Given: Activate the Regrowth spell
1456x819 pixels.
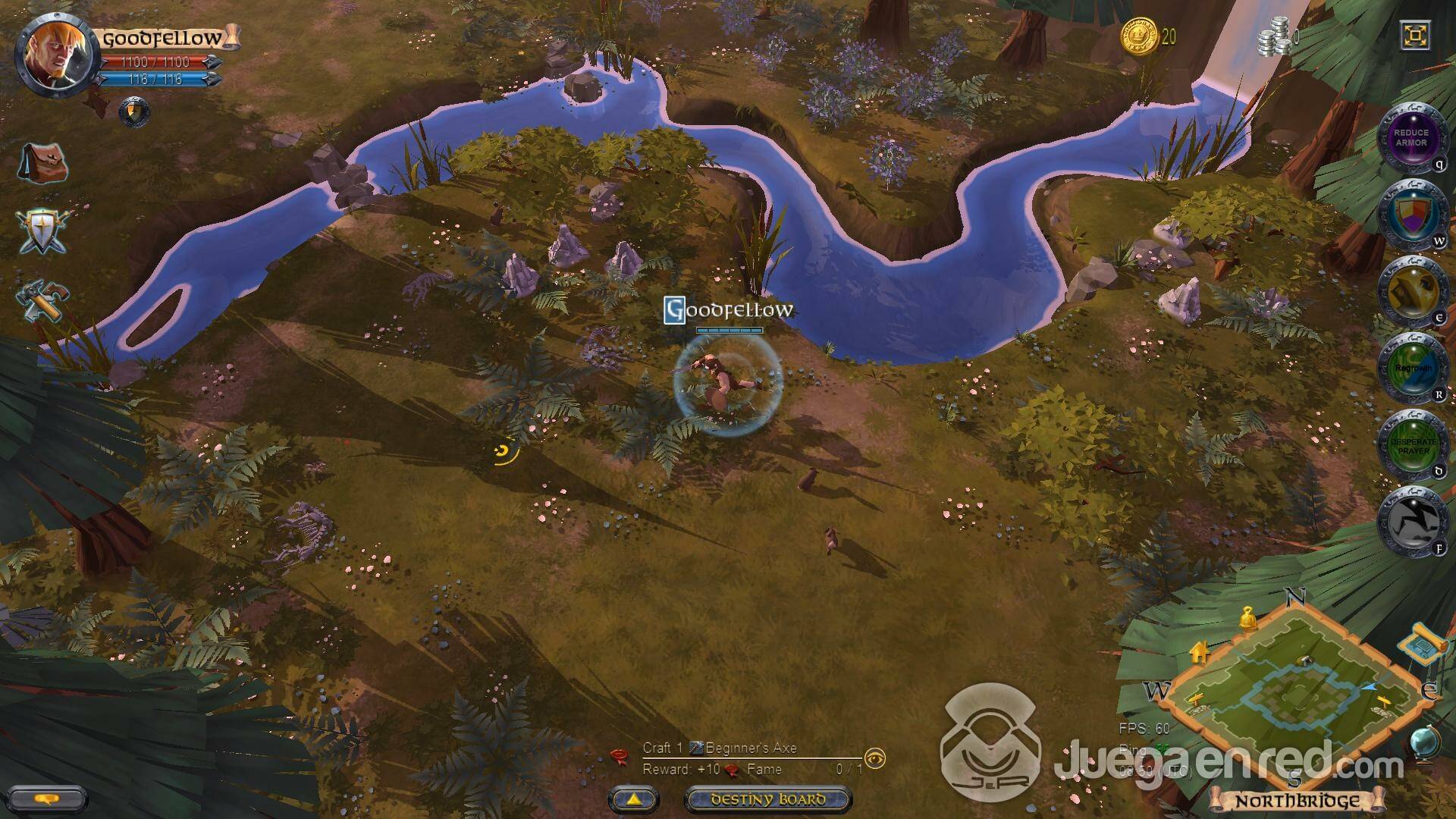Looking at the screenshot, I should (1410, 368).
